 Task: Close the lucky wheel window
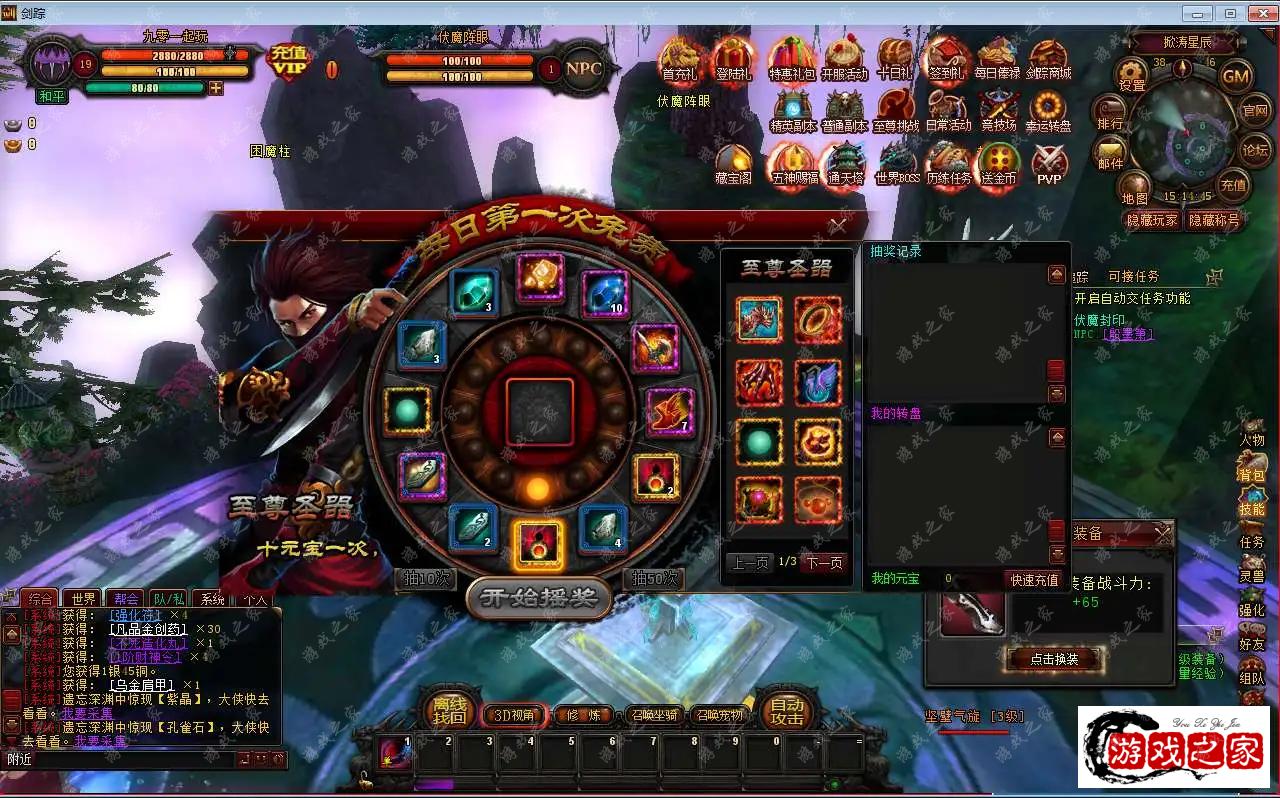click(838, 226)
